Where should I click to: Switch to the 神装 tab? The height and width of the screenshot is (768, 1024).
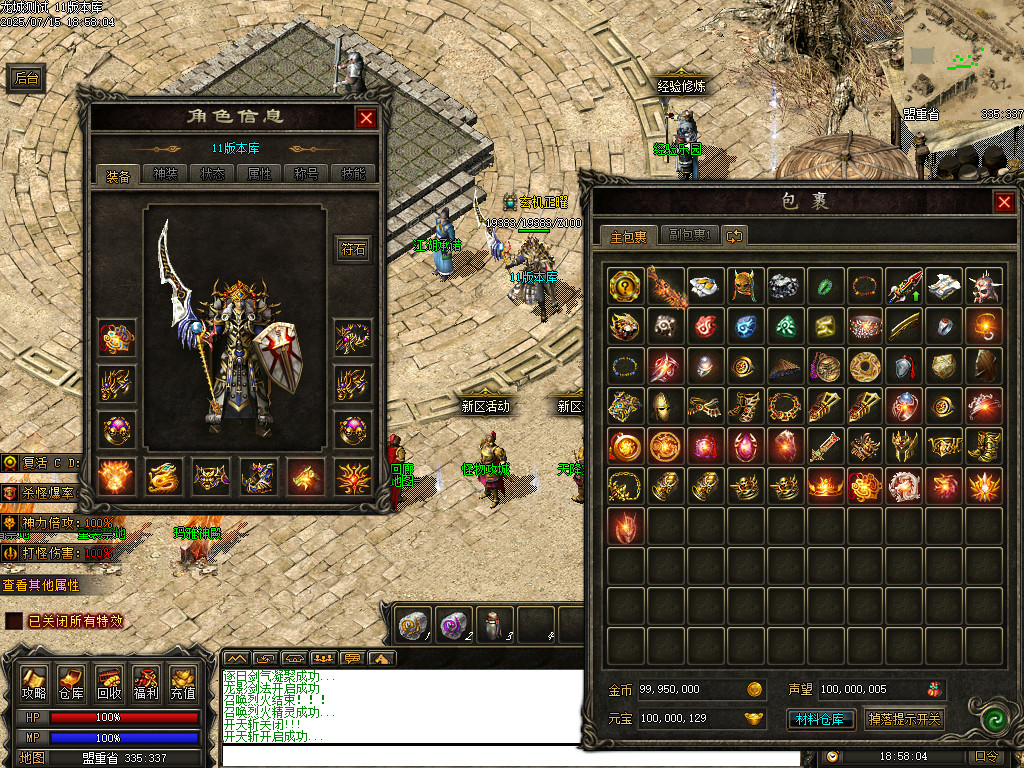pyautogui.click(x=165, y=174)
